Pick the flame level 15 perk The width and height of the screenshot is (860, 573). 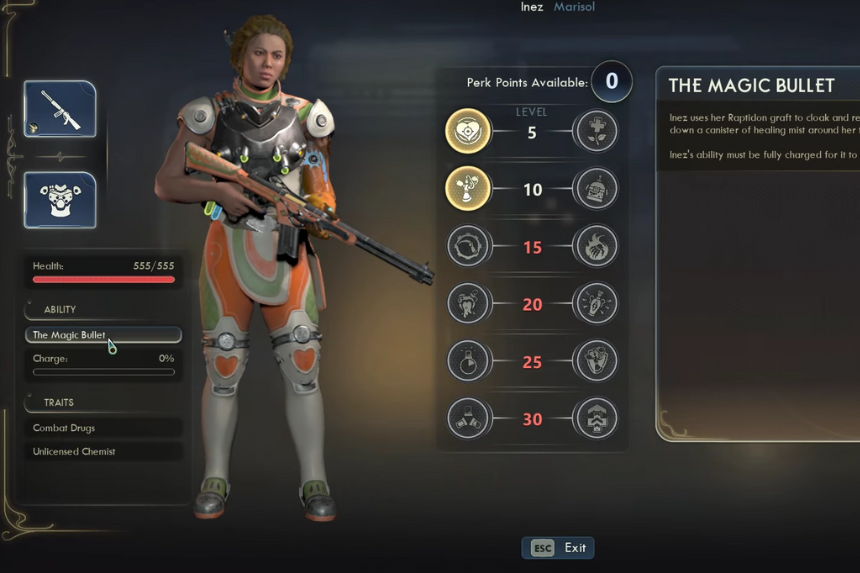point(596,246)
